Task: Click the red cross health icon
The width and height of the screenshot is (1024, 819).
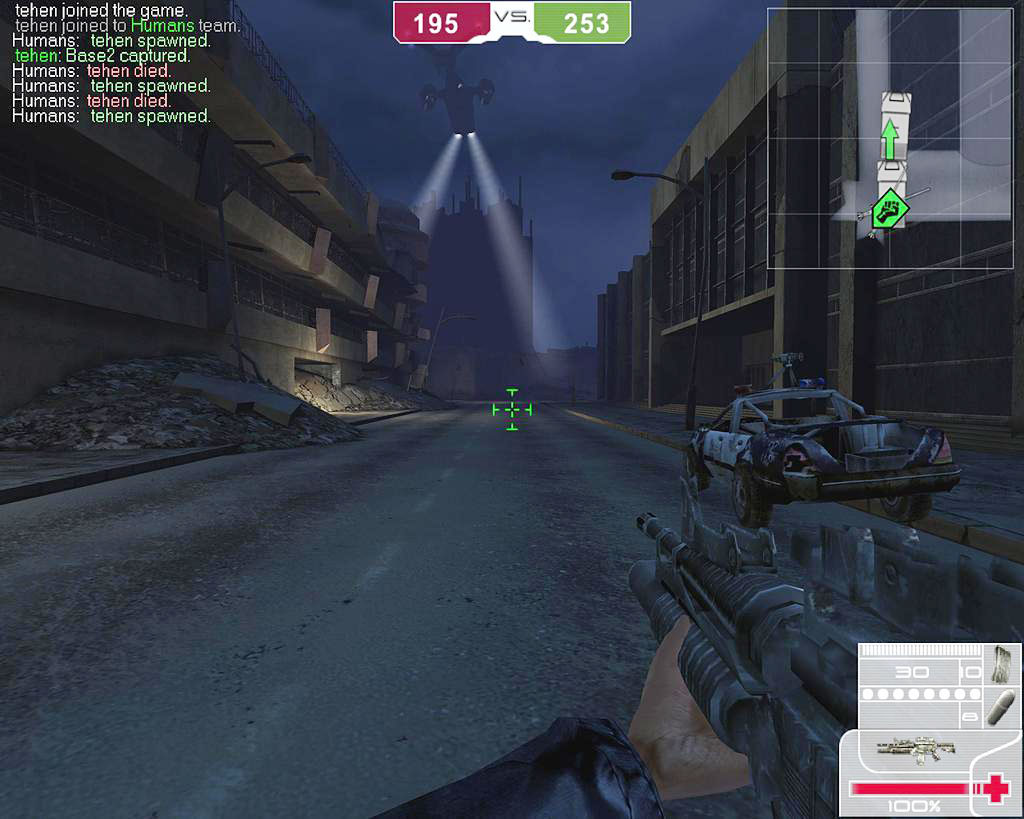Action: click(996, 788)
